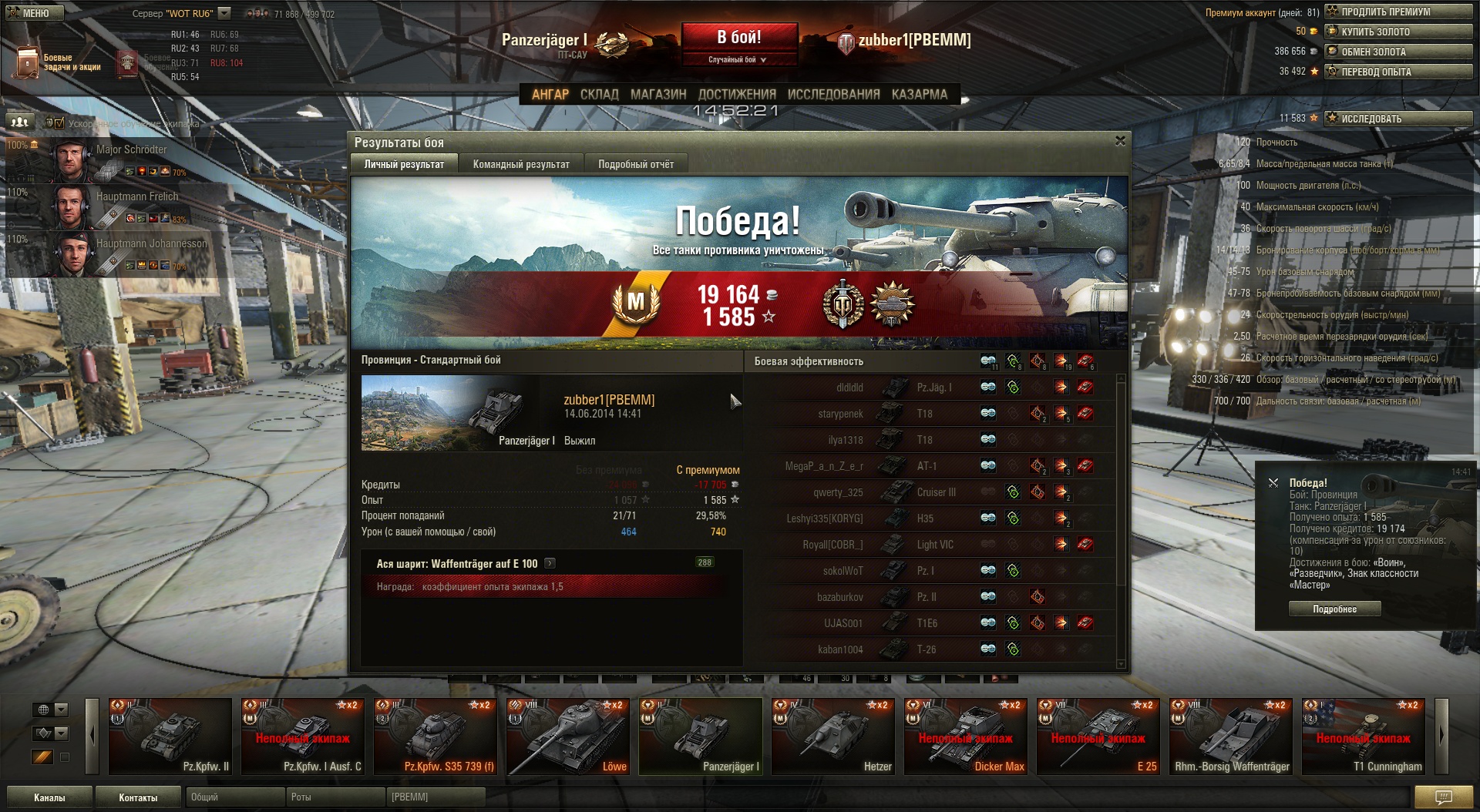
Task: Close the Результаты боя window
Action: pyautogui.click(x=1120, y=141)
